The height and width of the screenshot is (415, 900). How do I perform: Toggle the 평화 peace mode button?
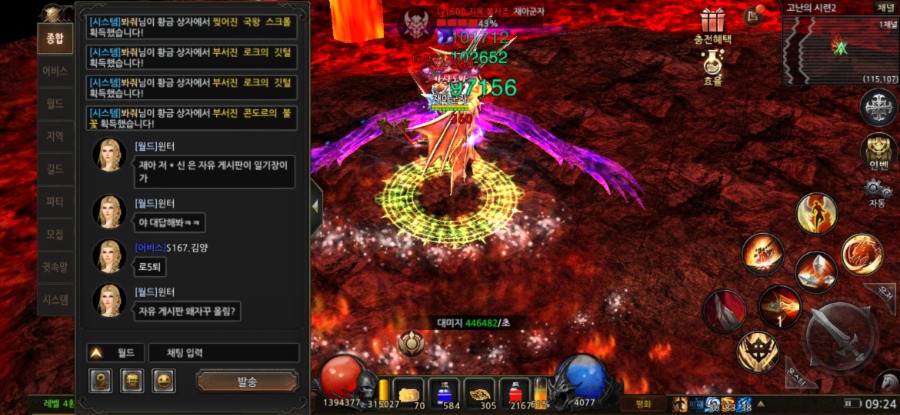tap(644, 405)
